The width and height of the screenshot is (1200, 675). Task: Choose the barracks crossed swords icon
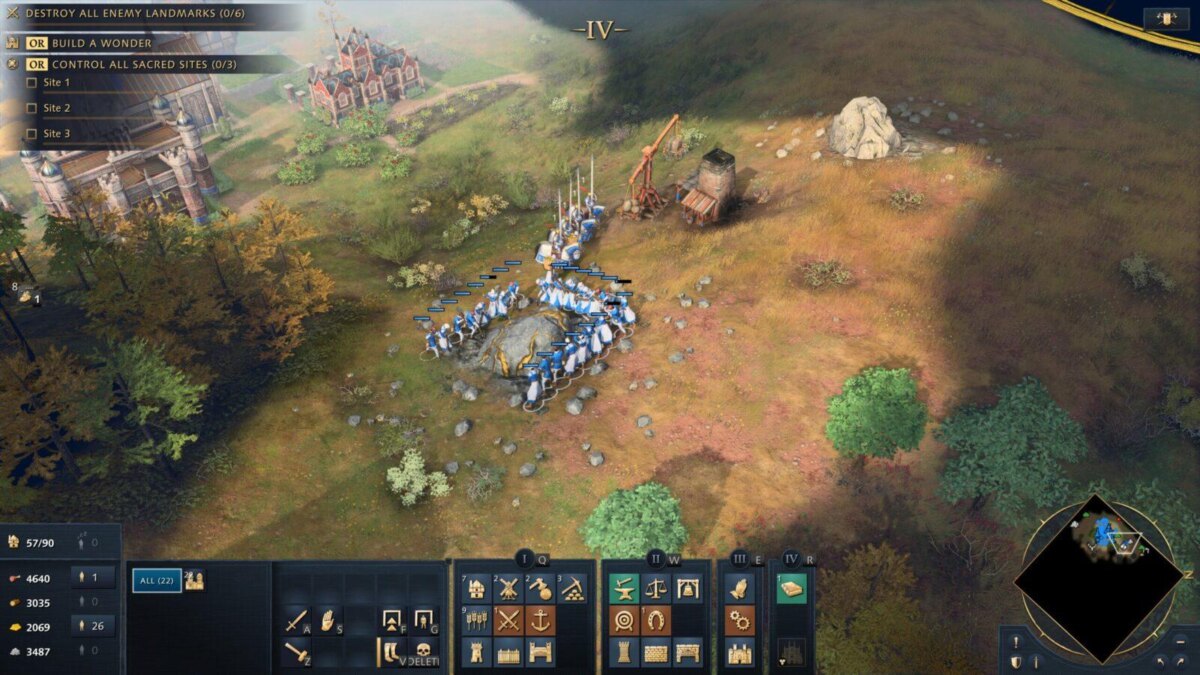509,620
